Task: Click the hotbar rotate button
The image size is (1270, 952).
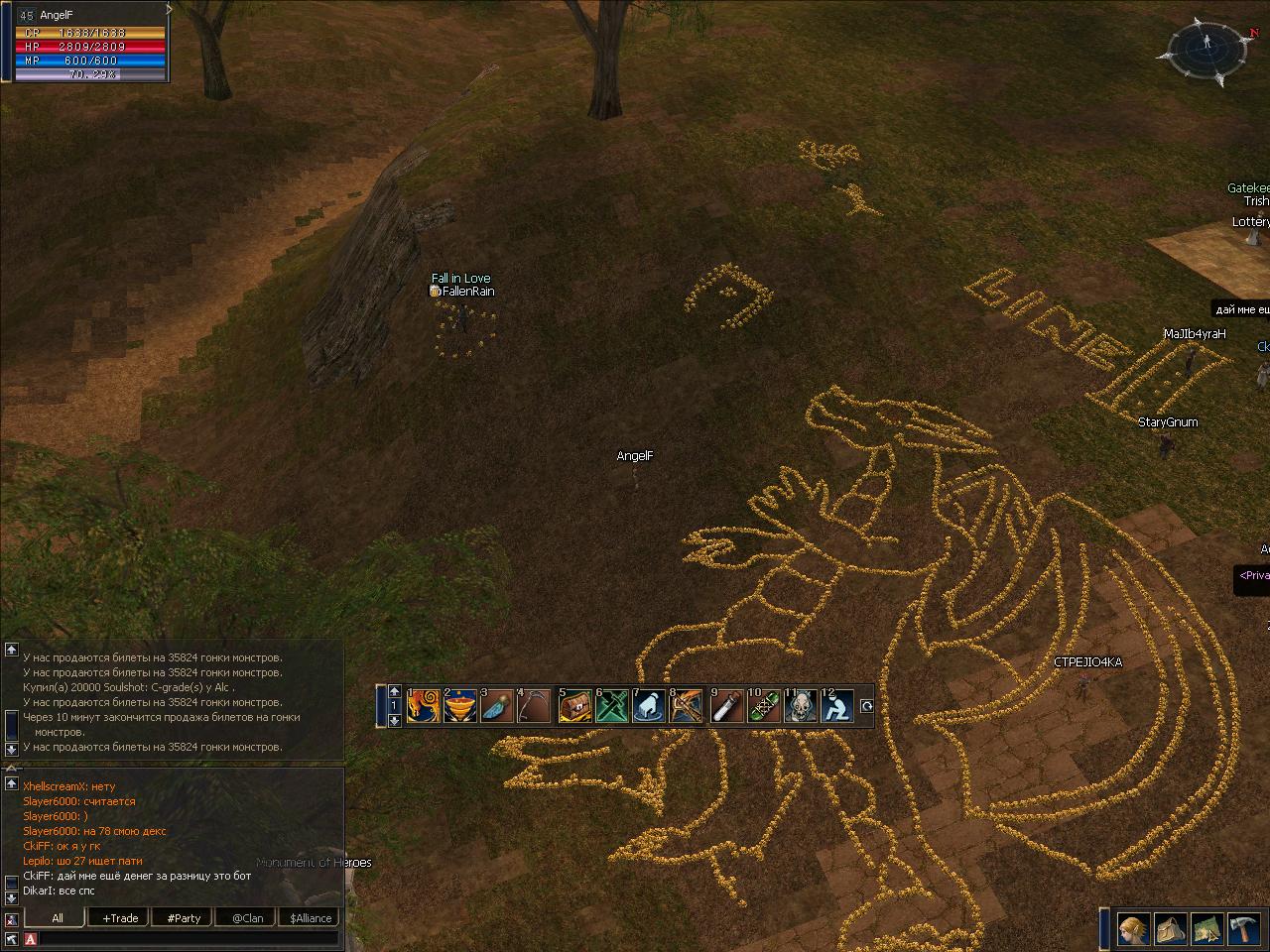Action: [866, 706]
